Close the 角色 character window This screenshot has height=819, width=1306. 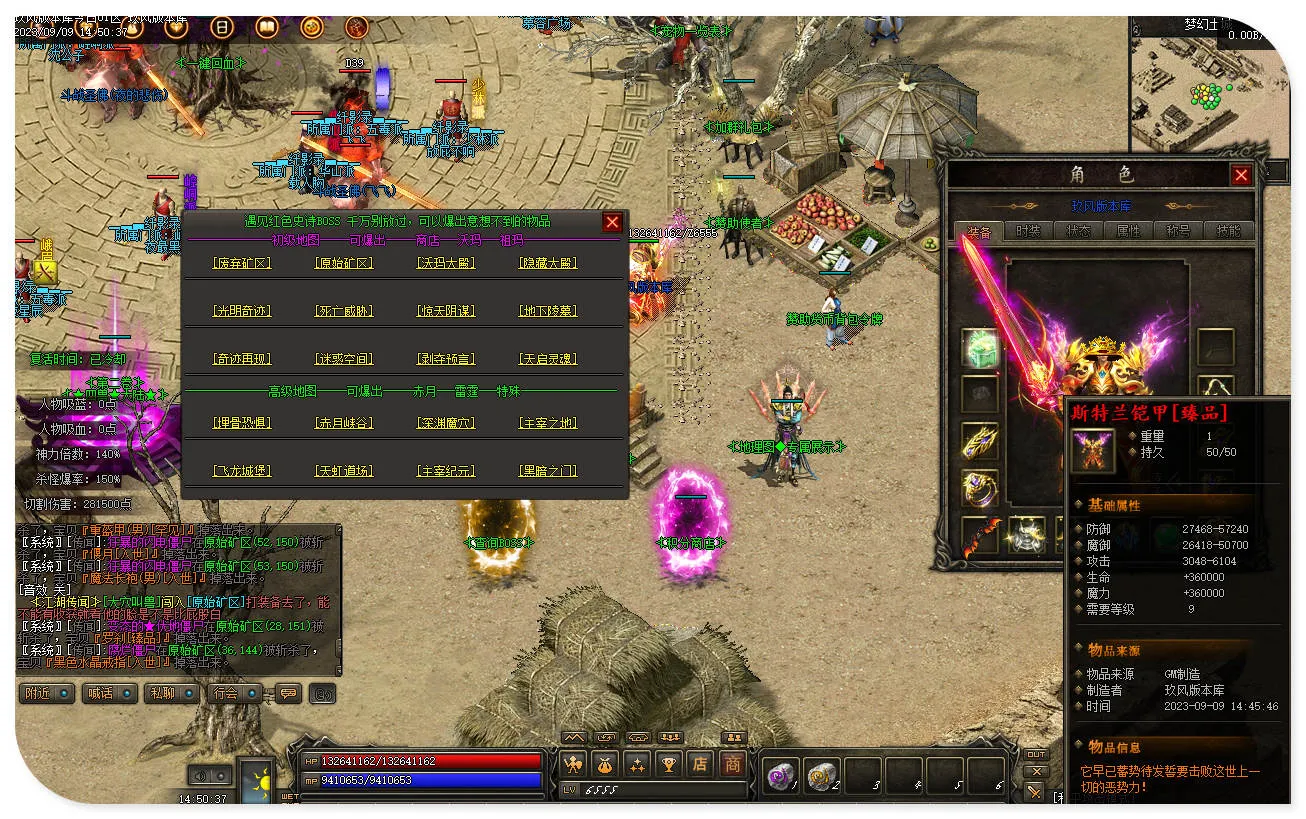pos(1241,175)
